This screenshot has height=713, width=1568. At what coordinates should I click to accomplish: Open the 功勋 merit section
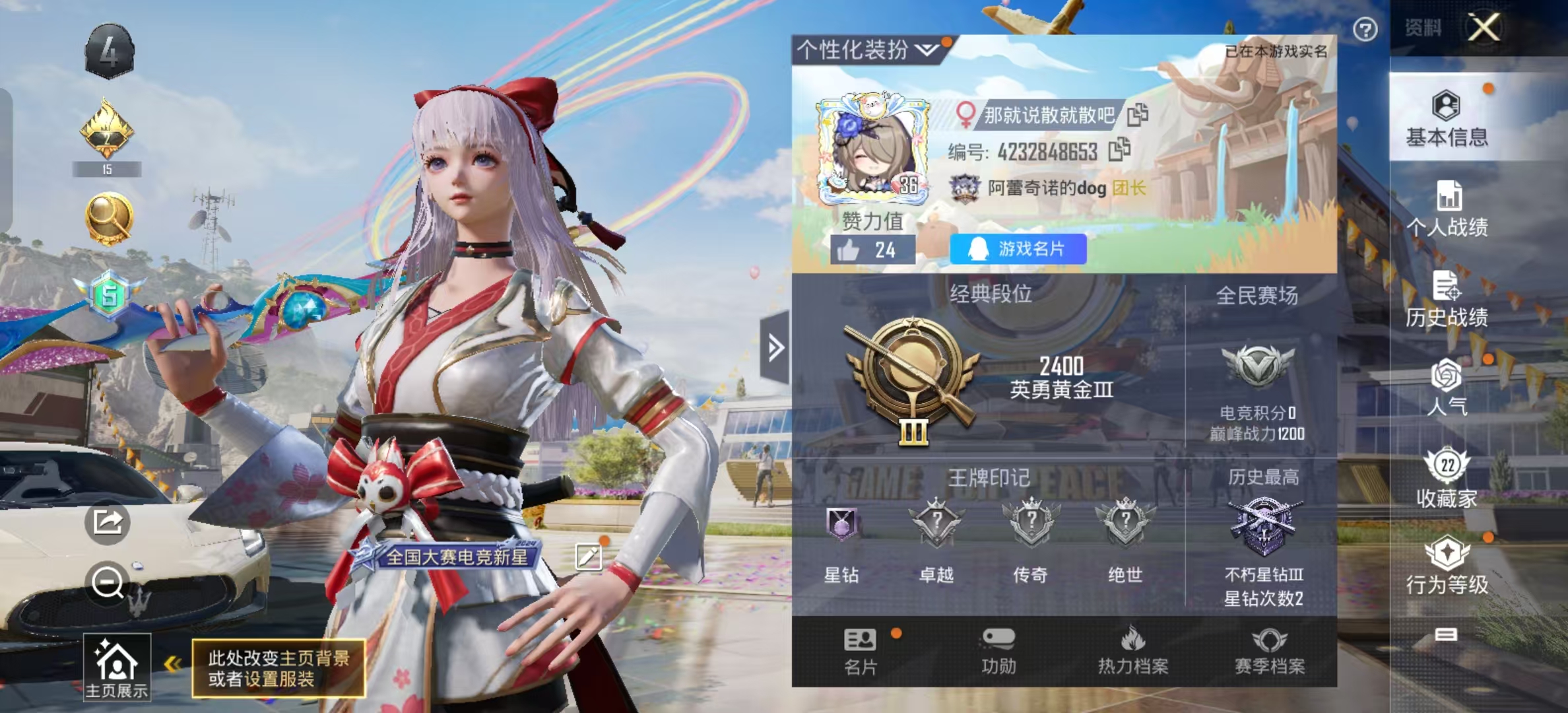coord(998,651)
